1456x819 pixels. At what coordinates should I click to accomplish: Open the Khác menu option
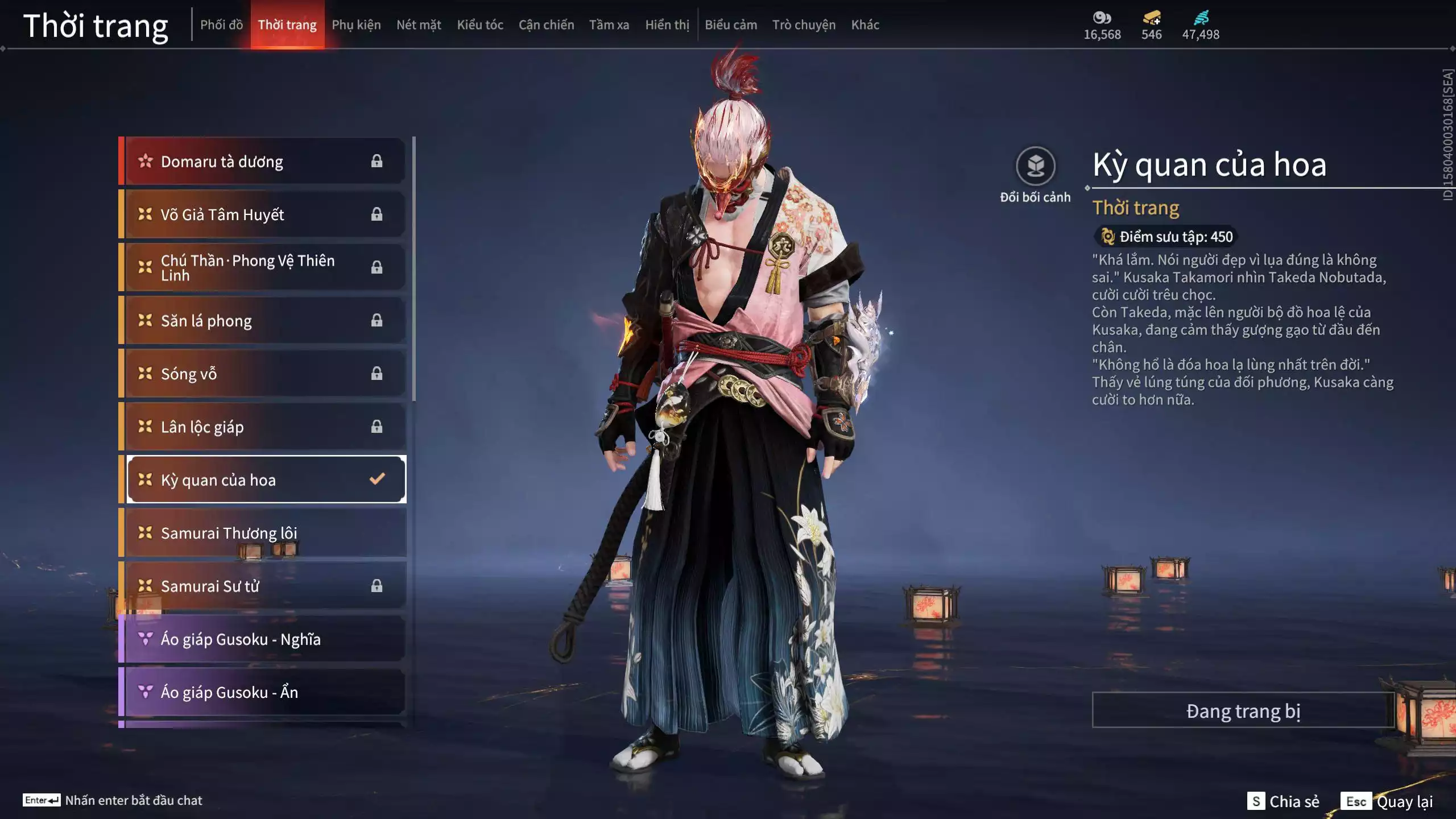click(x=865, y=24)
